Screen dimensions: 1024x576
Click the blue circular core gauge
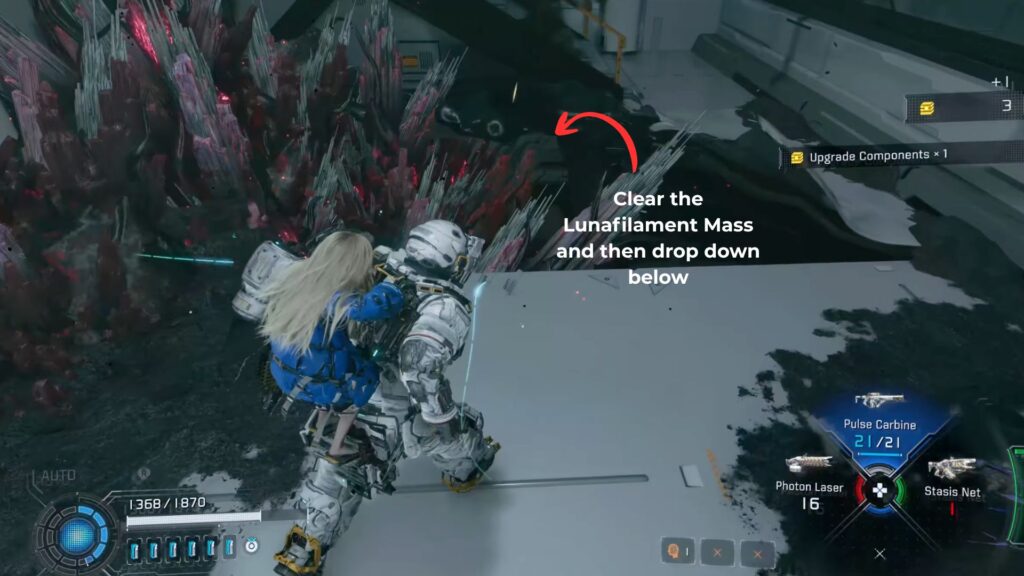78,536
